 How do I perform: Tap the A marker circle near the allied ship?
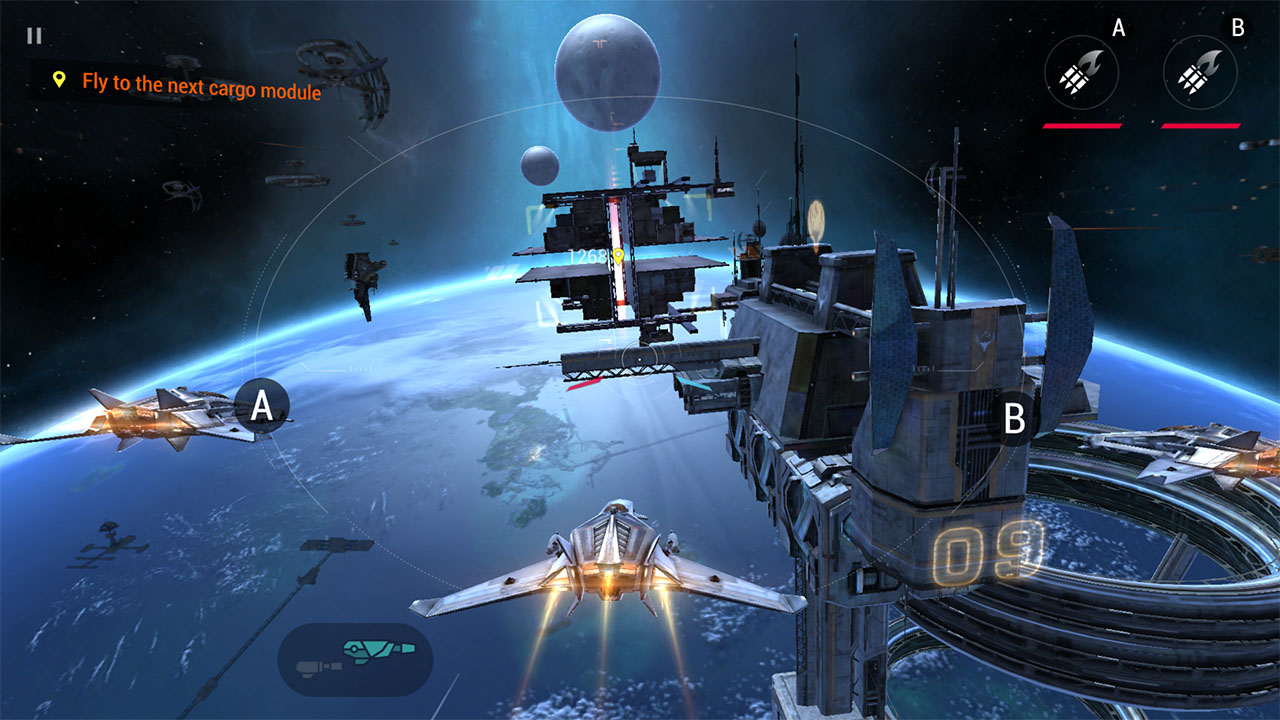[263, 407]
